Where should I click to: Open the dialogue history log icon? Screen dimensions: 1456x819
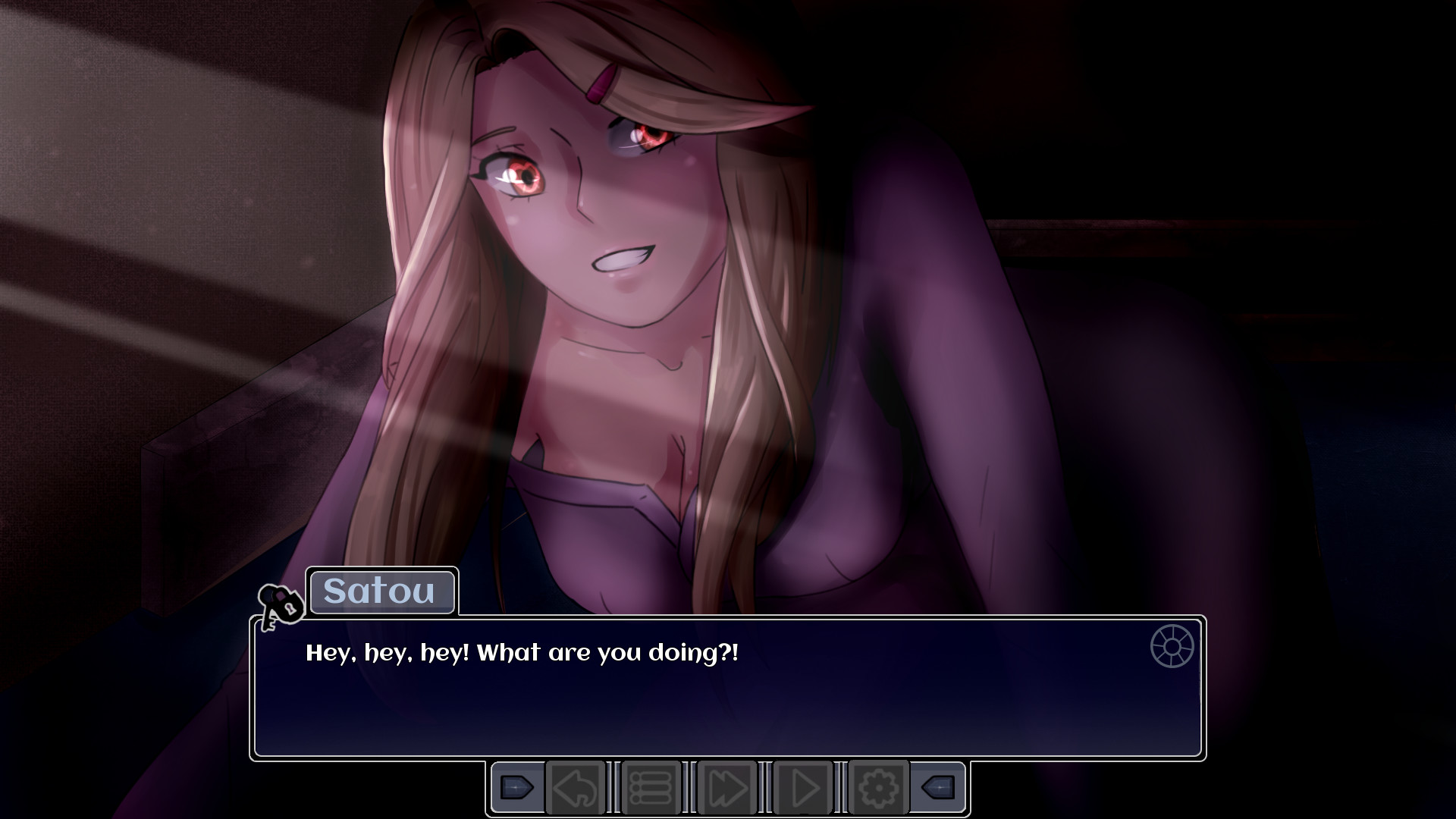[x=654, y=787]
